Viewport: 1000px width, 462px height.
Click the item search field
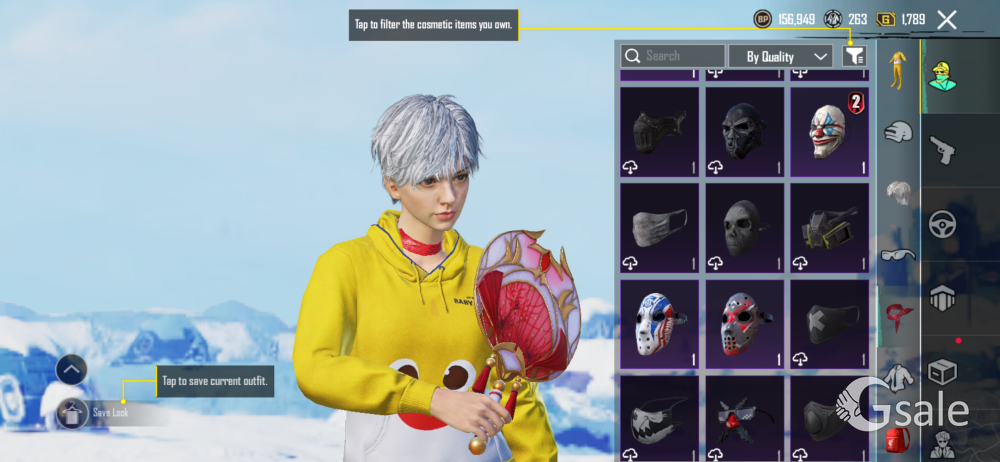pos(673,56)
